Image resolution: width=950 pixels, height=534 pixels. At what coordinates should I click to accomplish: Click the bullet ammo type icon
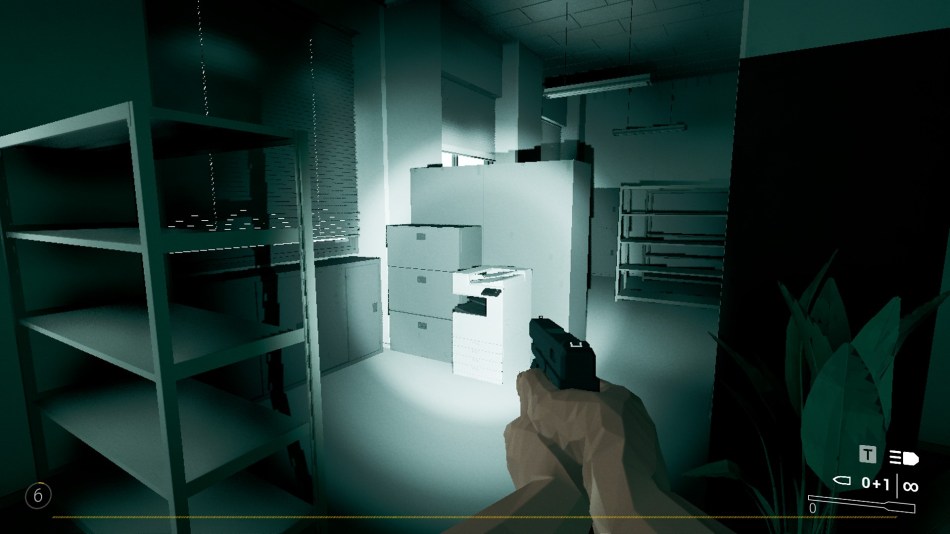(x=842, y=483)
